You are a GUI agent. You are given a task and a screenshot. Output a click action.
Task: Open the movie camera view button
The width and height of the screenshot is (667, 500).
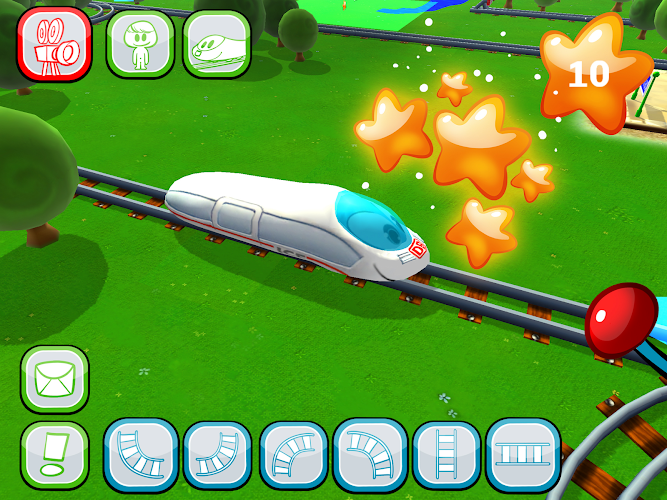click(54, 44)
